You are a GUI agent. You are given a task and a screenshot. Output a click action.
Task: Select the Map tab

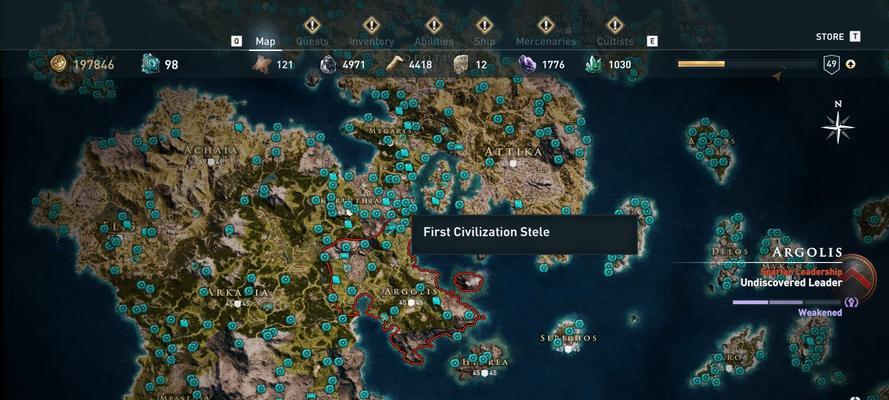click(265, 41)
